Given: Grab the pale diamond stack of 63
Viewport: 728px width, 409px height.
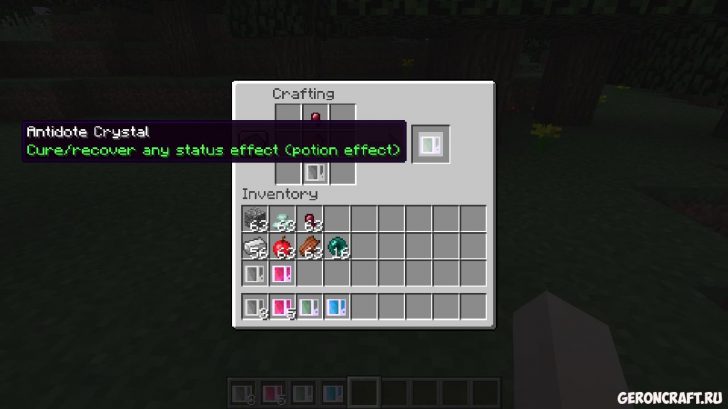Looking at the screenshot, I should coord(282,220).
